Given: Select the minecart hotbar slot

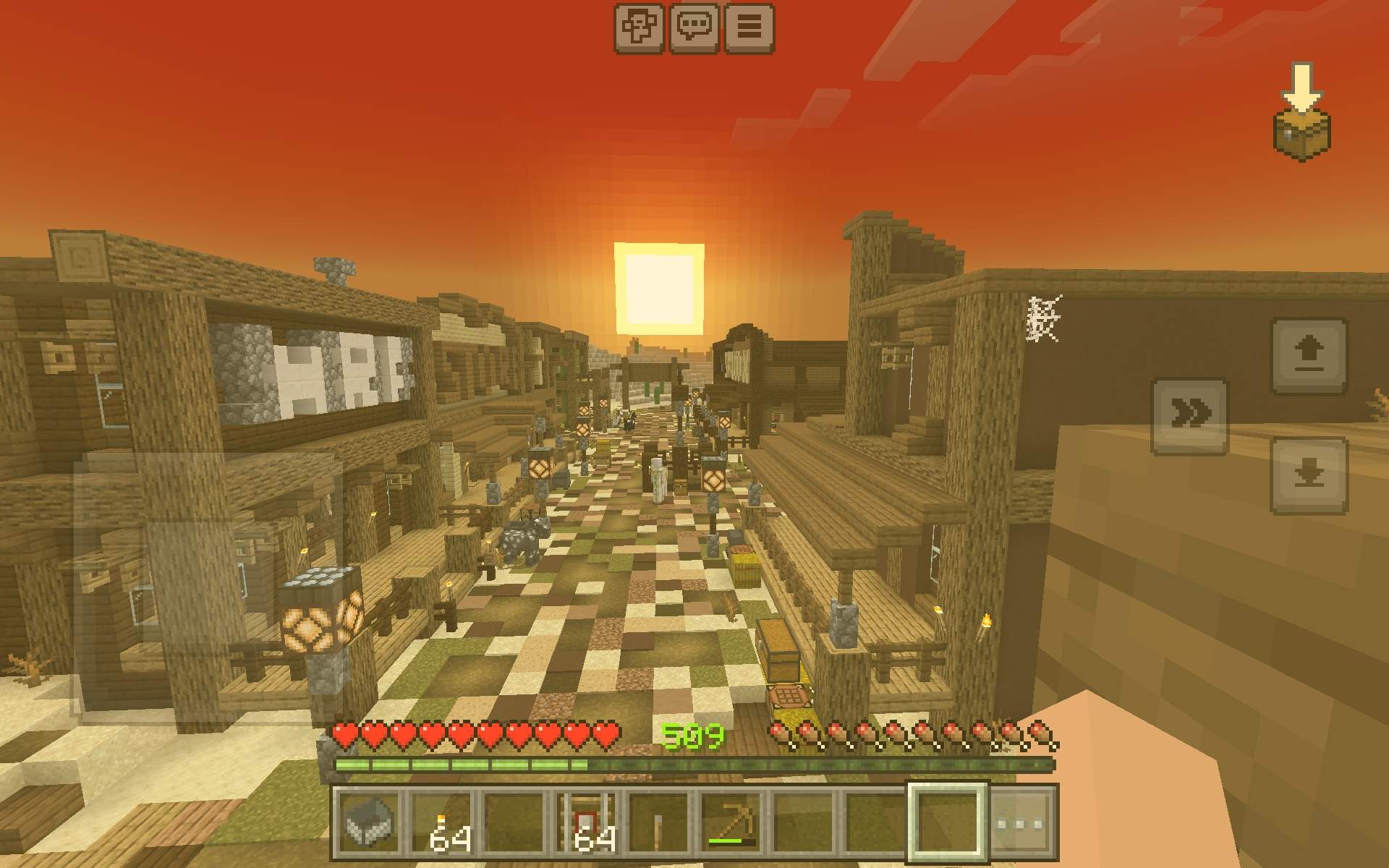Looking at the screenshot, I should click(369, 822).
